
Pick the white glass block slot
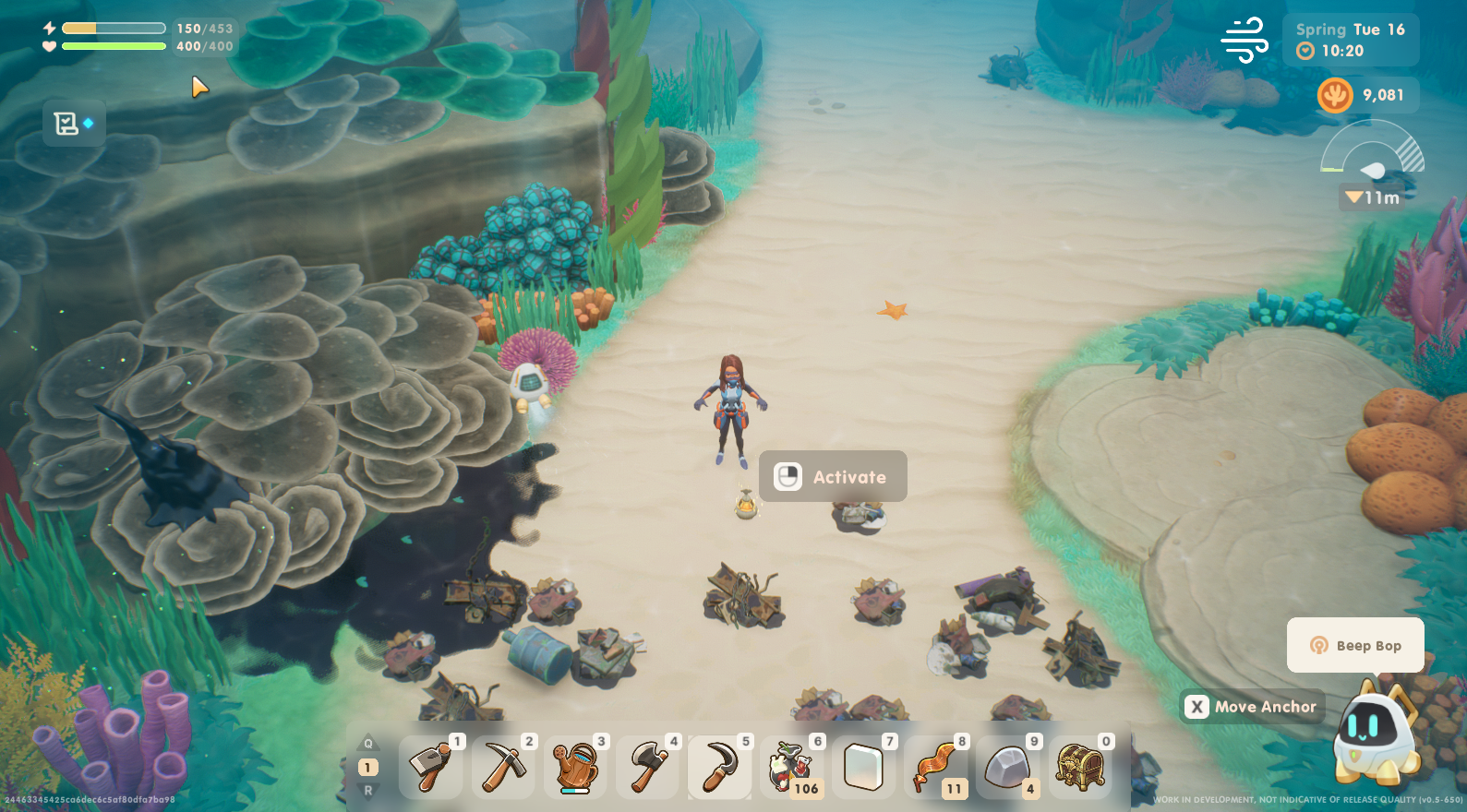[864, 767]
